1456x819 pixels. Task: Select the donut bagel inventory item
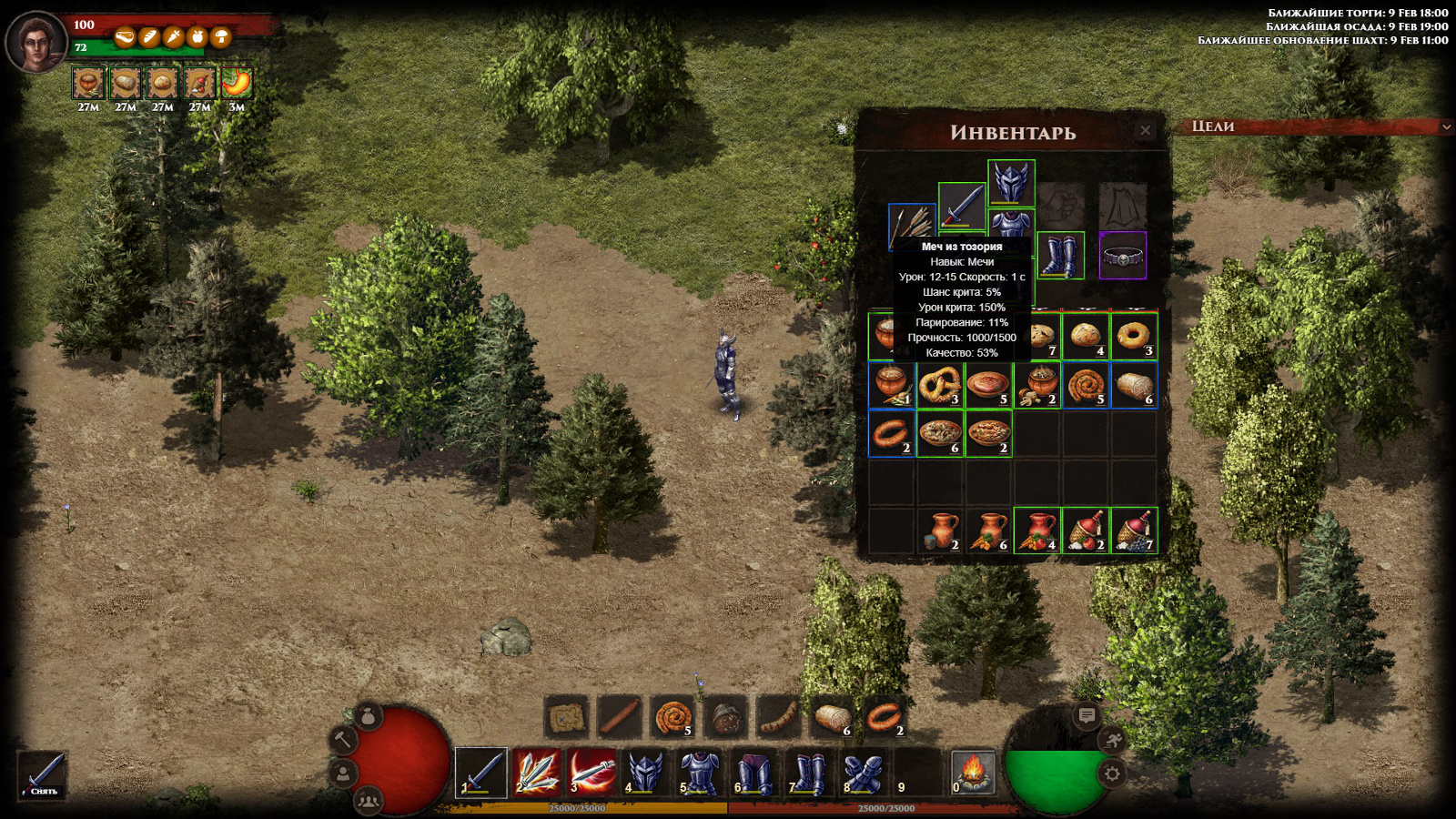(x=1134, y=337)
